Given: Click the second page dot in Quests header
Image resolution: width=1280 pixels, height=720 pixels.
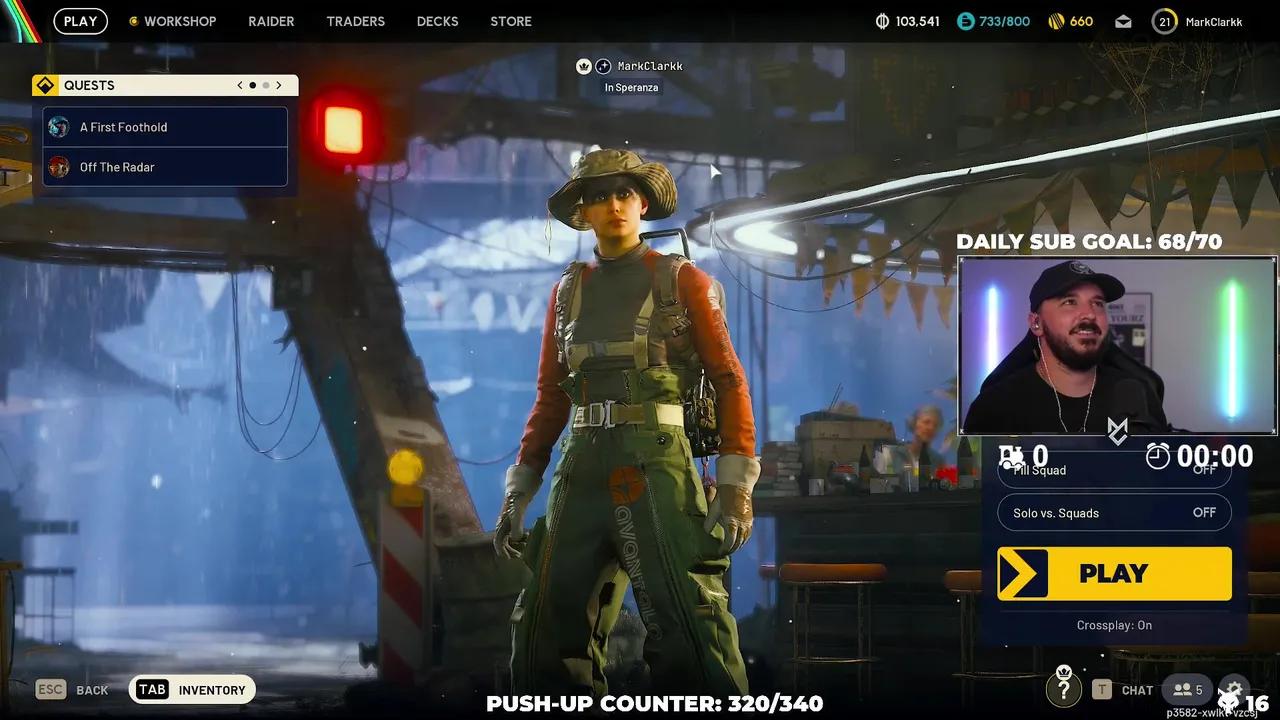Looking at the screenshot, I should point(266,85).
